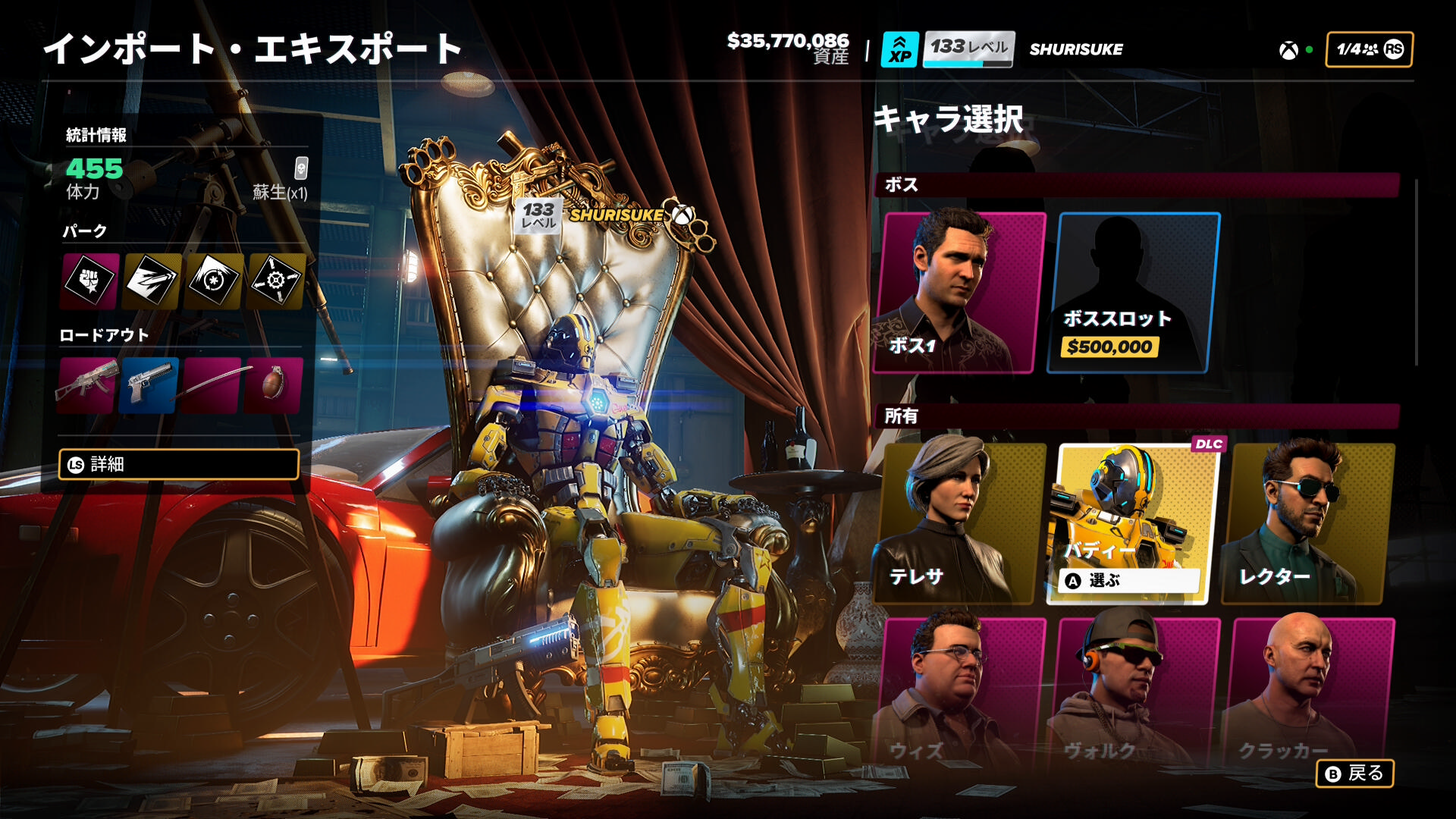Screen dimensions: 1456x819
Task: Buy the ボススロット for $500,000
Action: (1133, 293)
